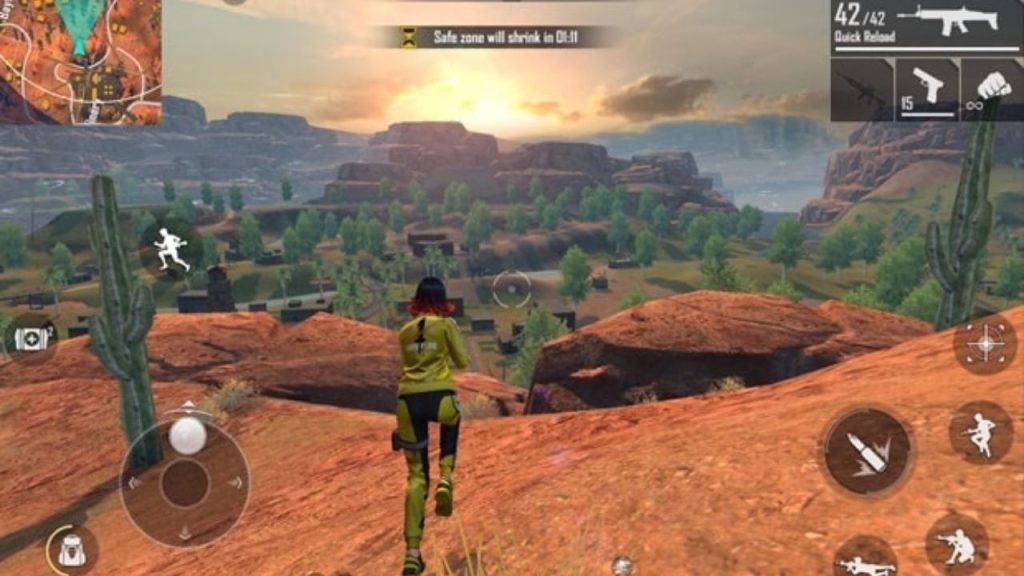Equip the pistol weapon slot
1024x576 pixels.
[x=927, y=90]
